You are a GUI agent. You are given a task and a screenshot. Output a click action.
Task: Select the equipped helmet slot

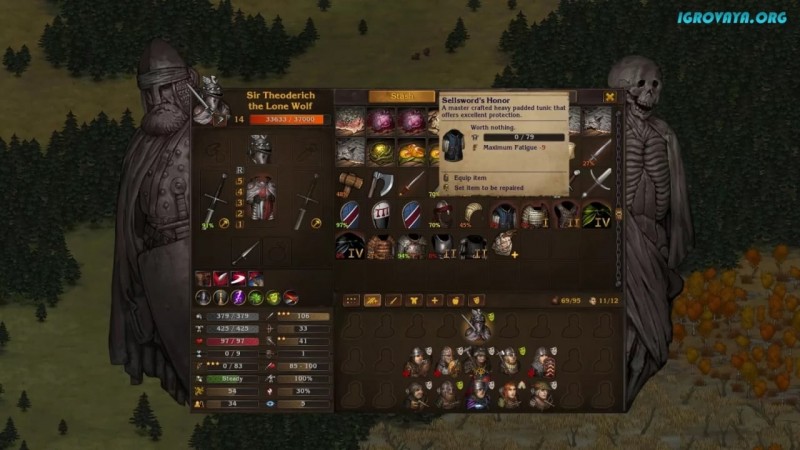click(260, 152)
